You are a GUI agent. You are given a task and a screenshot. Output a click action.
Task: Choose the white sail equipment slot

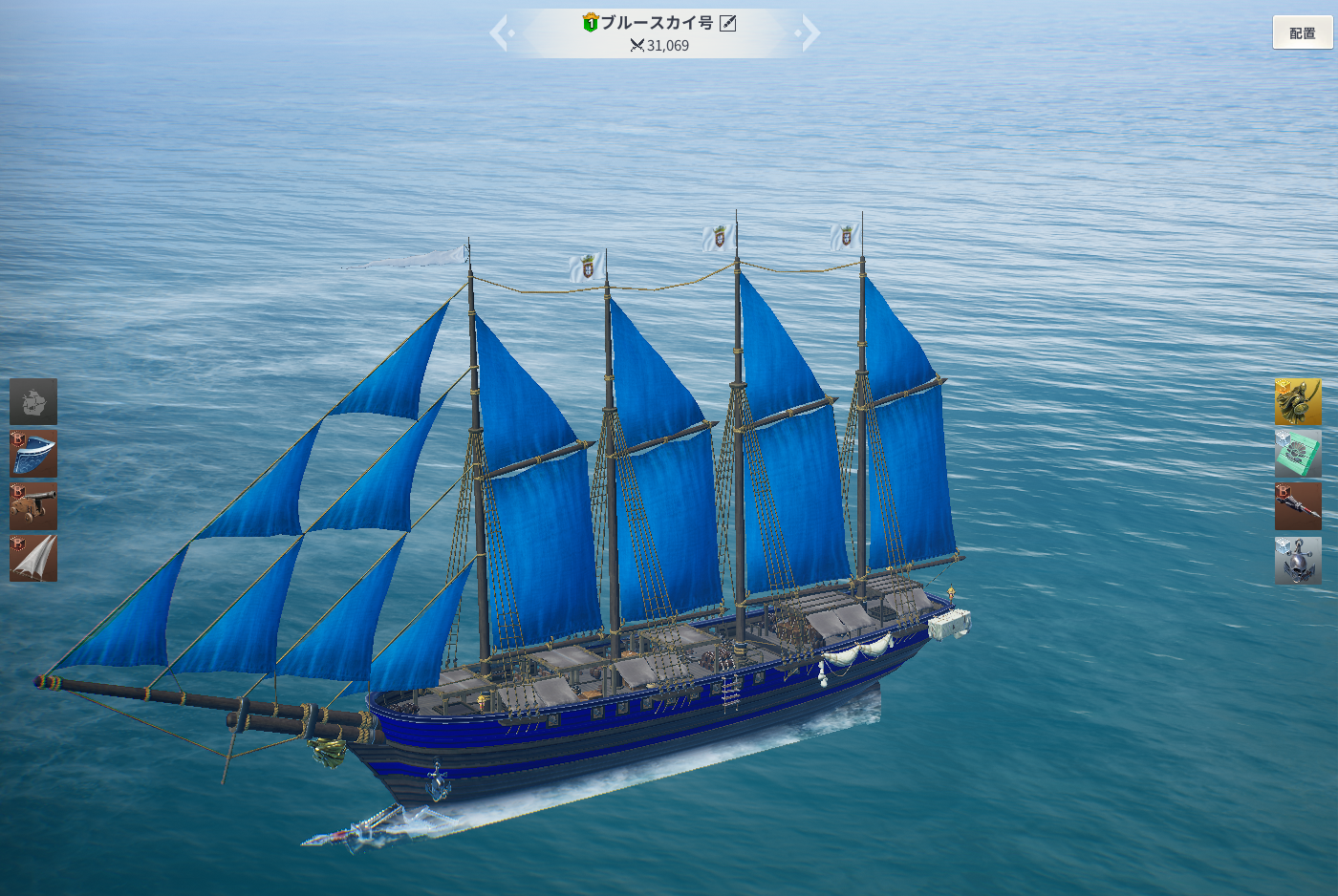tap(33, 559)
